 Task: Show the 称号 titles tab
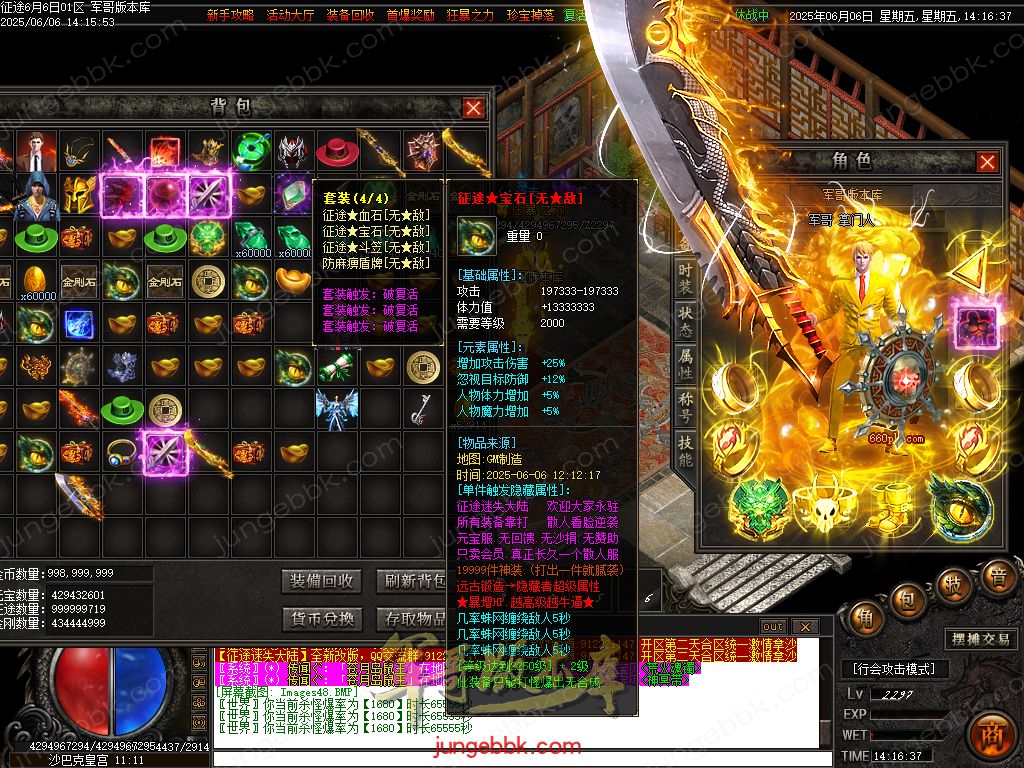point(685,407)
